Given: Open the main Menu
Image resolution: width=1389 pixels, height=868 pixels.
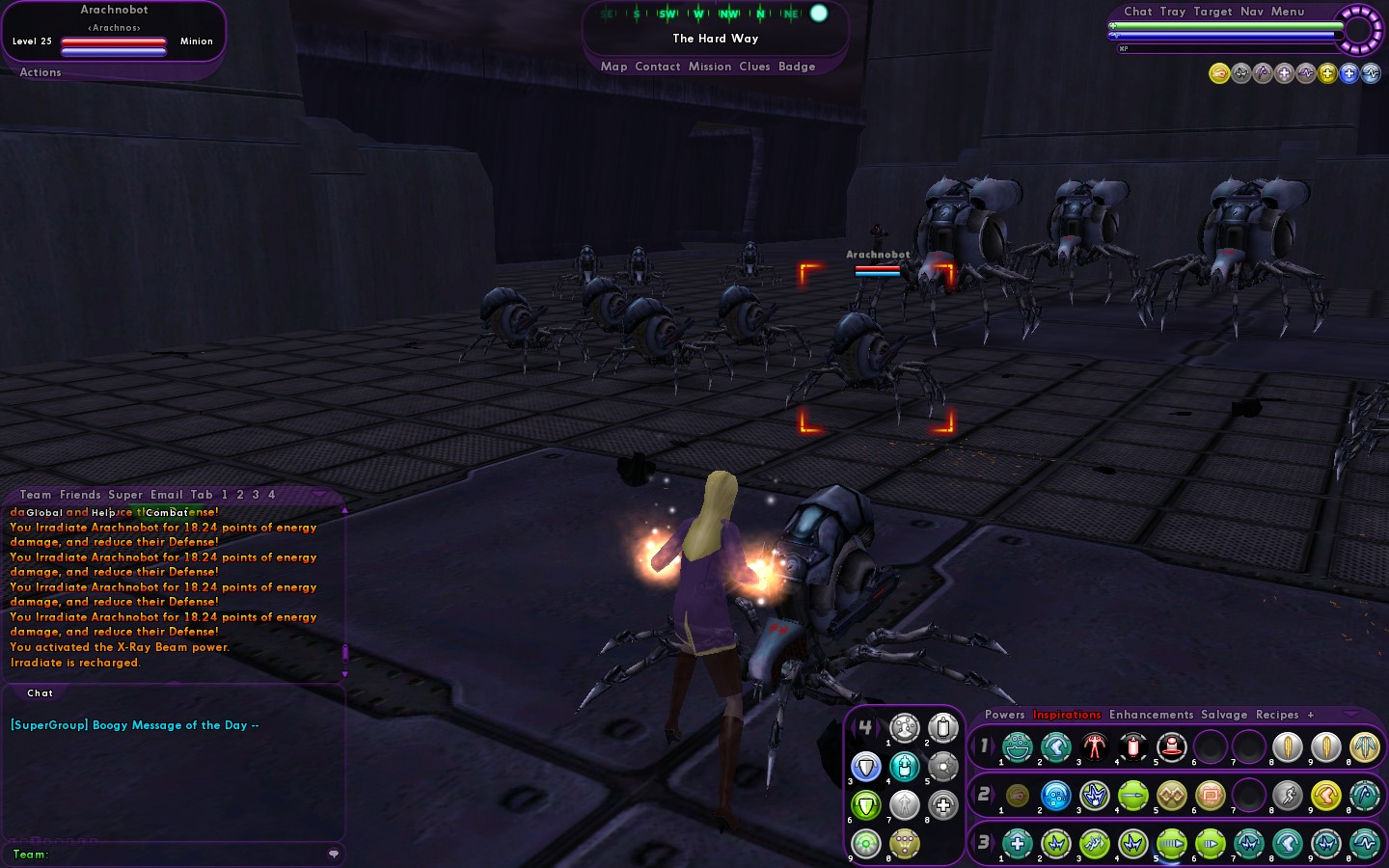Looking at the screenshot, I should pos(1288,12).
